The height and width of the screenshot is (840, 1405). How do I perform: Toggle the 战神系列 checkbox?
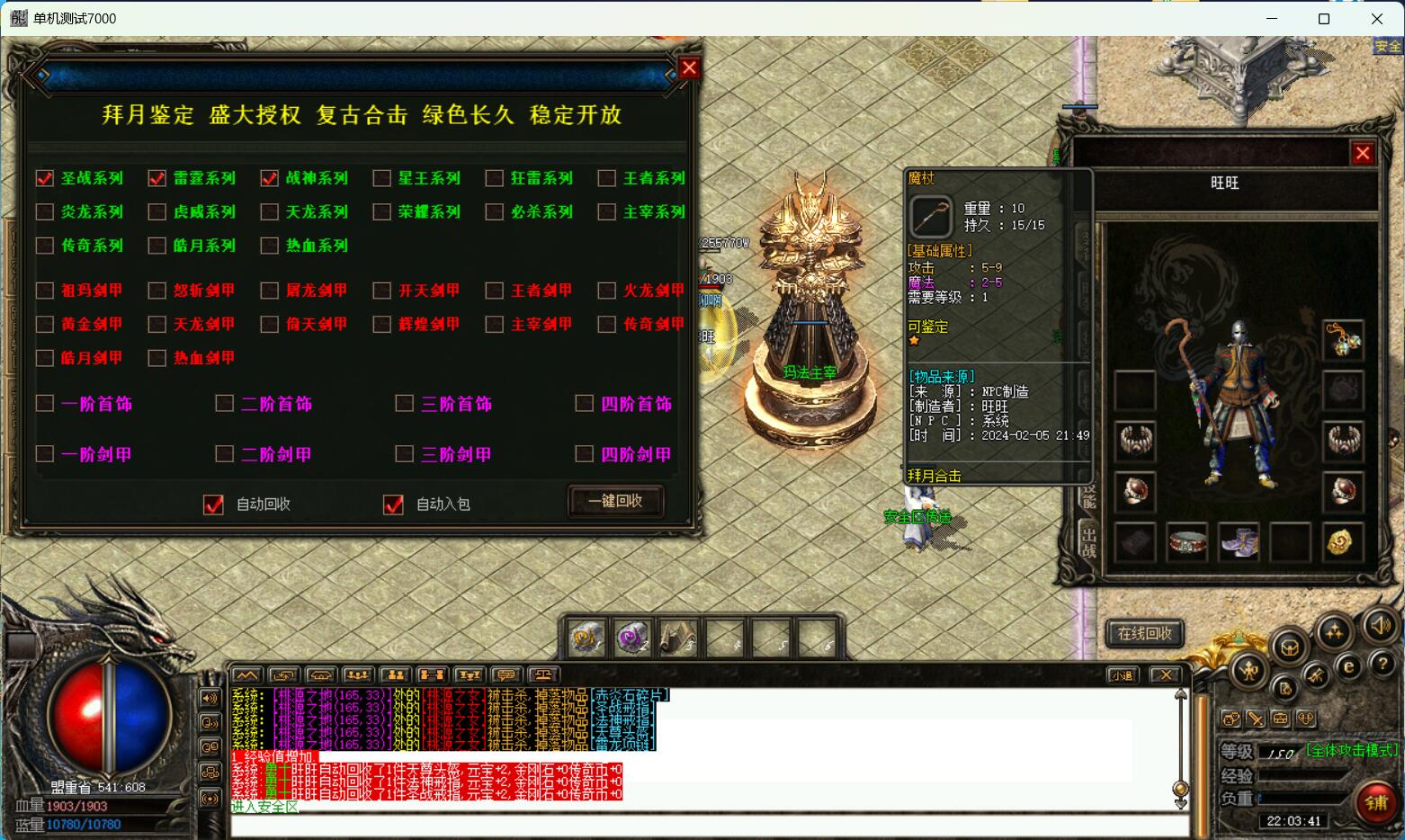[270, 178]
